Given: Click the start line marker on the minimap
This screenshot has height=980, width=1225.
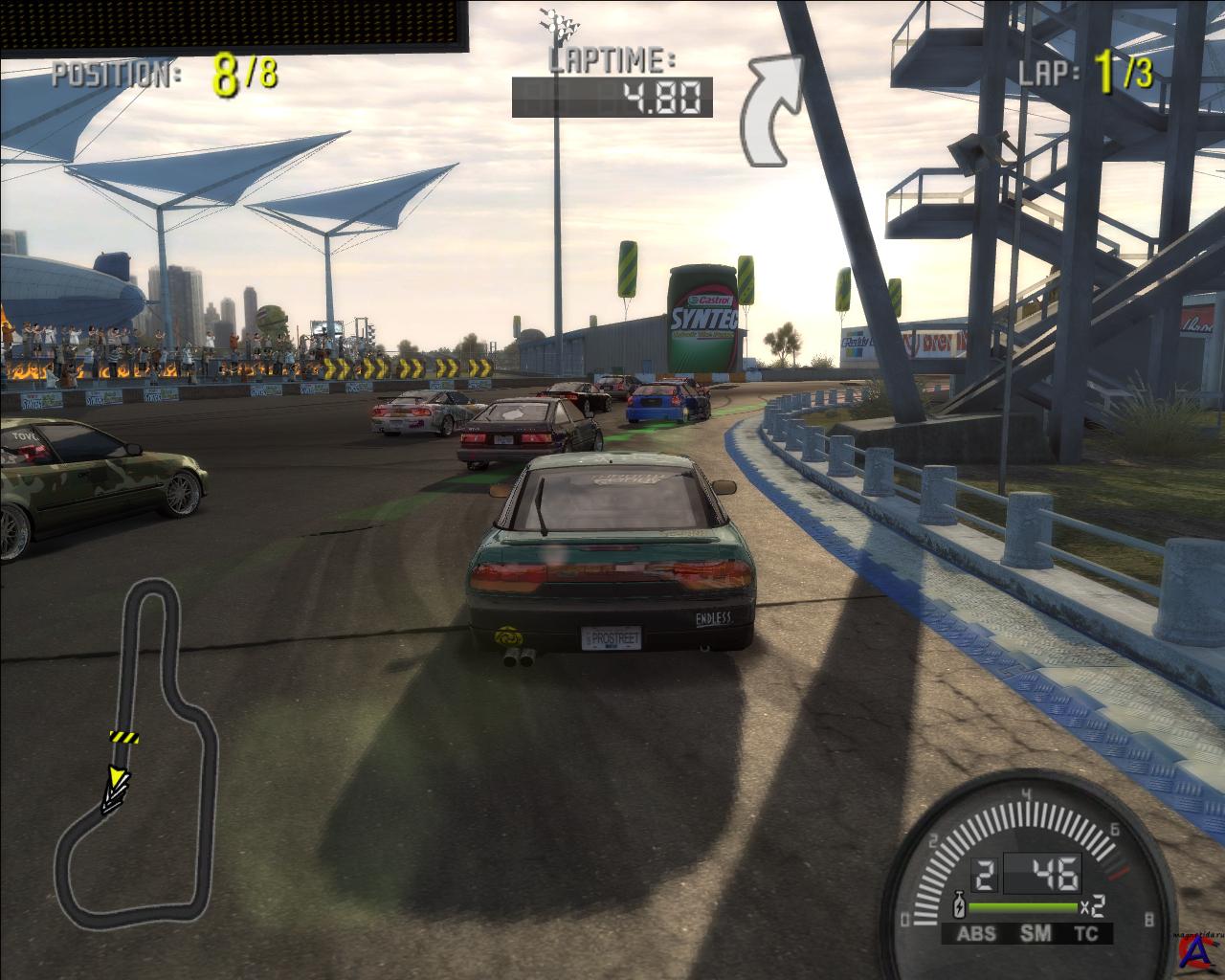Looking at the screenshot, I should click(x=123, y=737).
